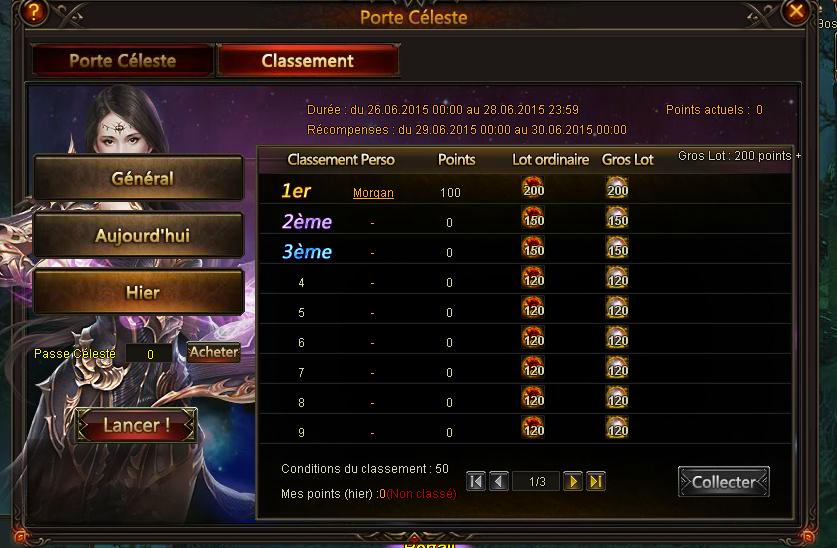
Task: Jump to the last ranking page
Action: [x=596, y=482]
